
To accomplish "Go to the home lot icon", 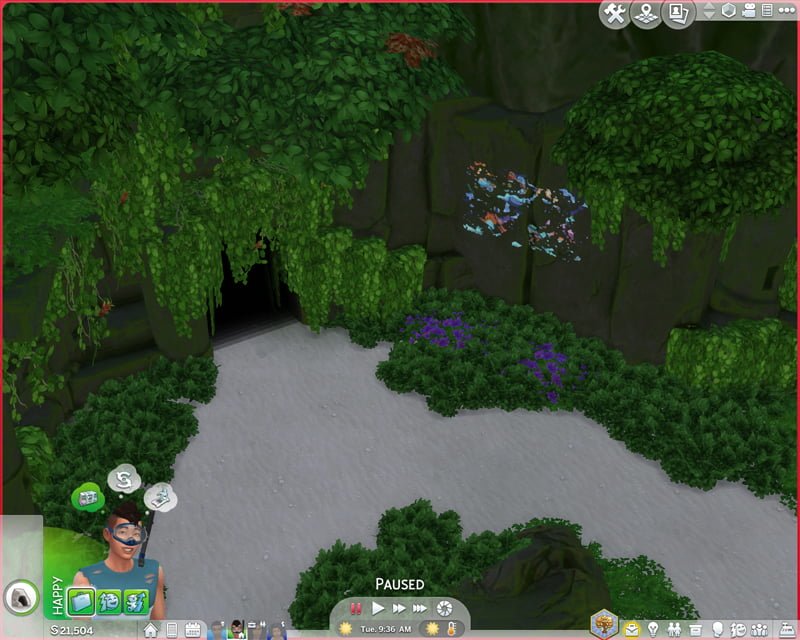I will click(151, 630).
